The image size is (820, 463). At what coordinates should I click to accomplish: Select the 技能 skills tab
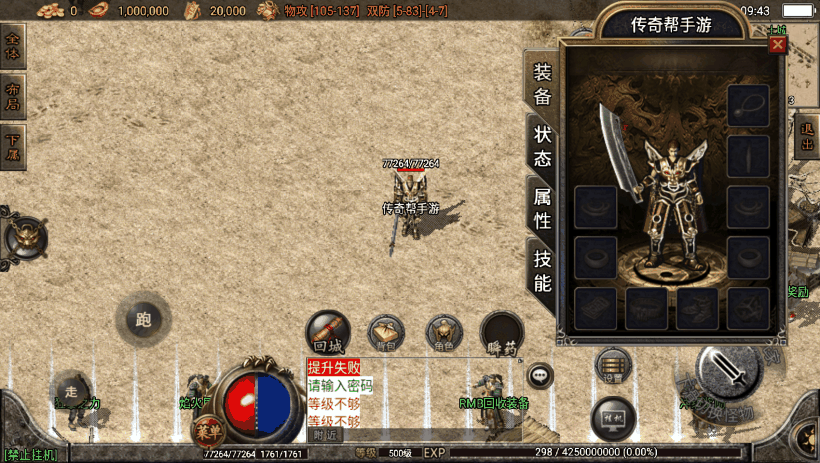point(542,270)
